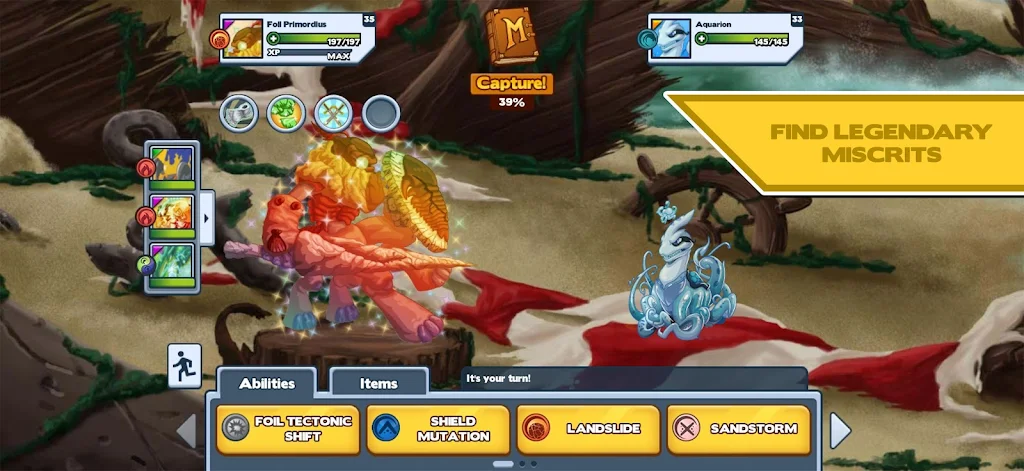The image size is (1024, 471).
Task: Show the next page of abilities
Action: pyautogui.click(x=840, y=431)
